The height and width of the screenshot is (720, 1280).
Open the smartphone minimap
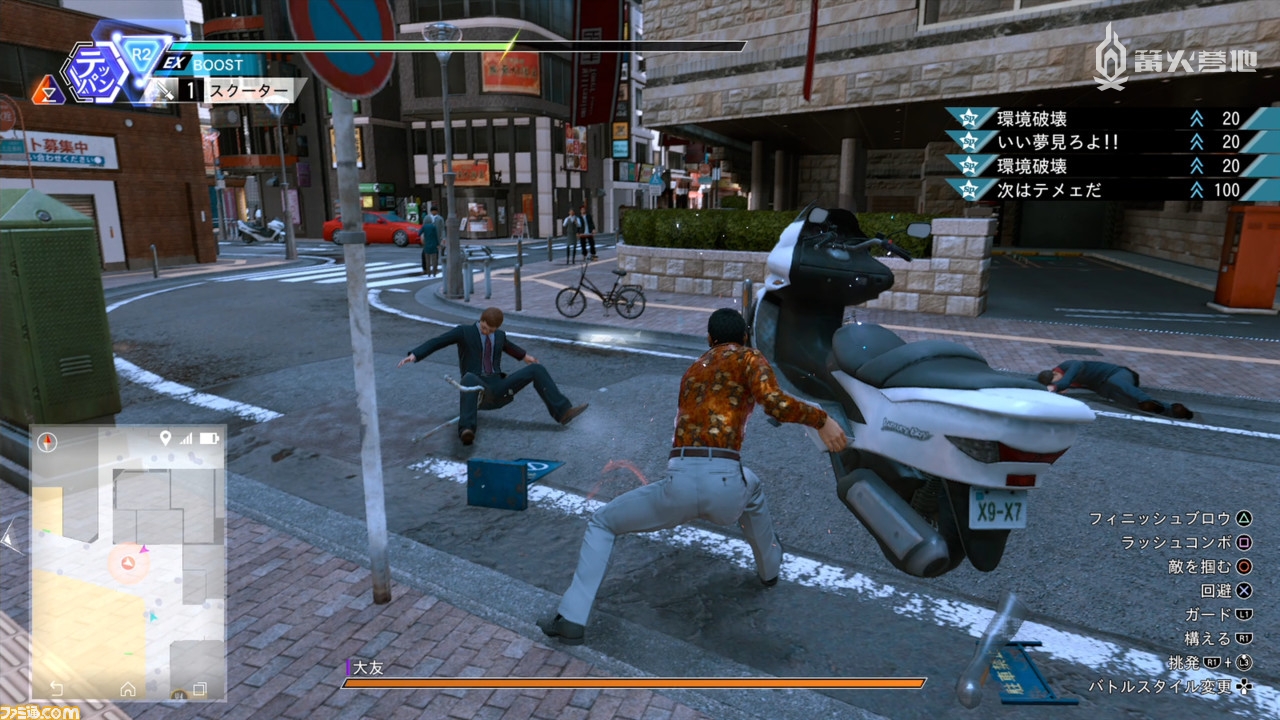click(128, 560)
